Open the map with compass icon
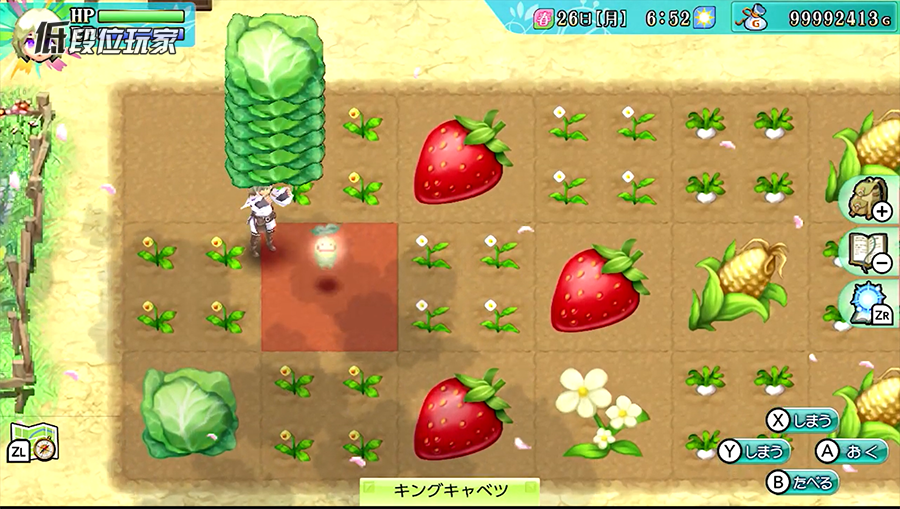Screen dimensions: 900x509 [36, 442]
